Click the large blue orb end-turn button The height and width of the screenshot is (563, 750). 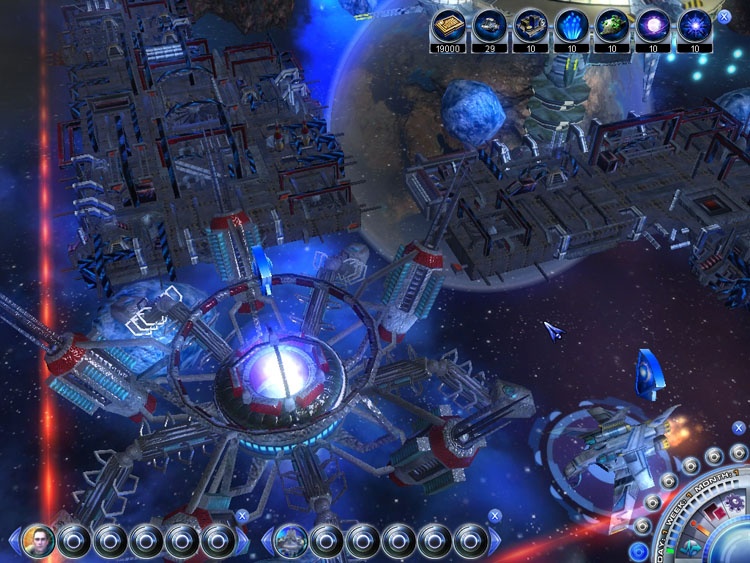tap(735, 543)
